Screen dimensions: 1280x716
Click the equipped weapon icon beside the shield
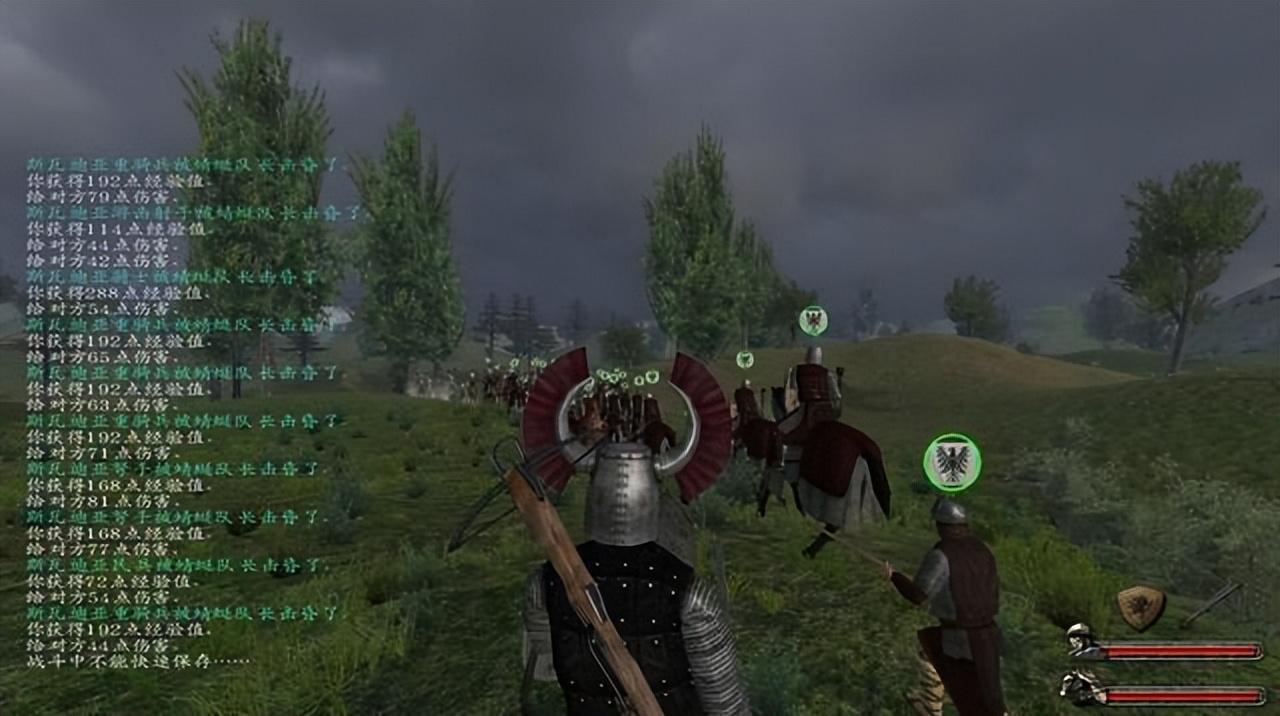click(x=1213, y=603)
